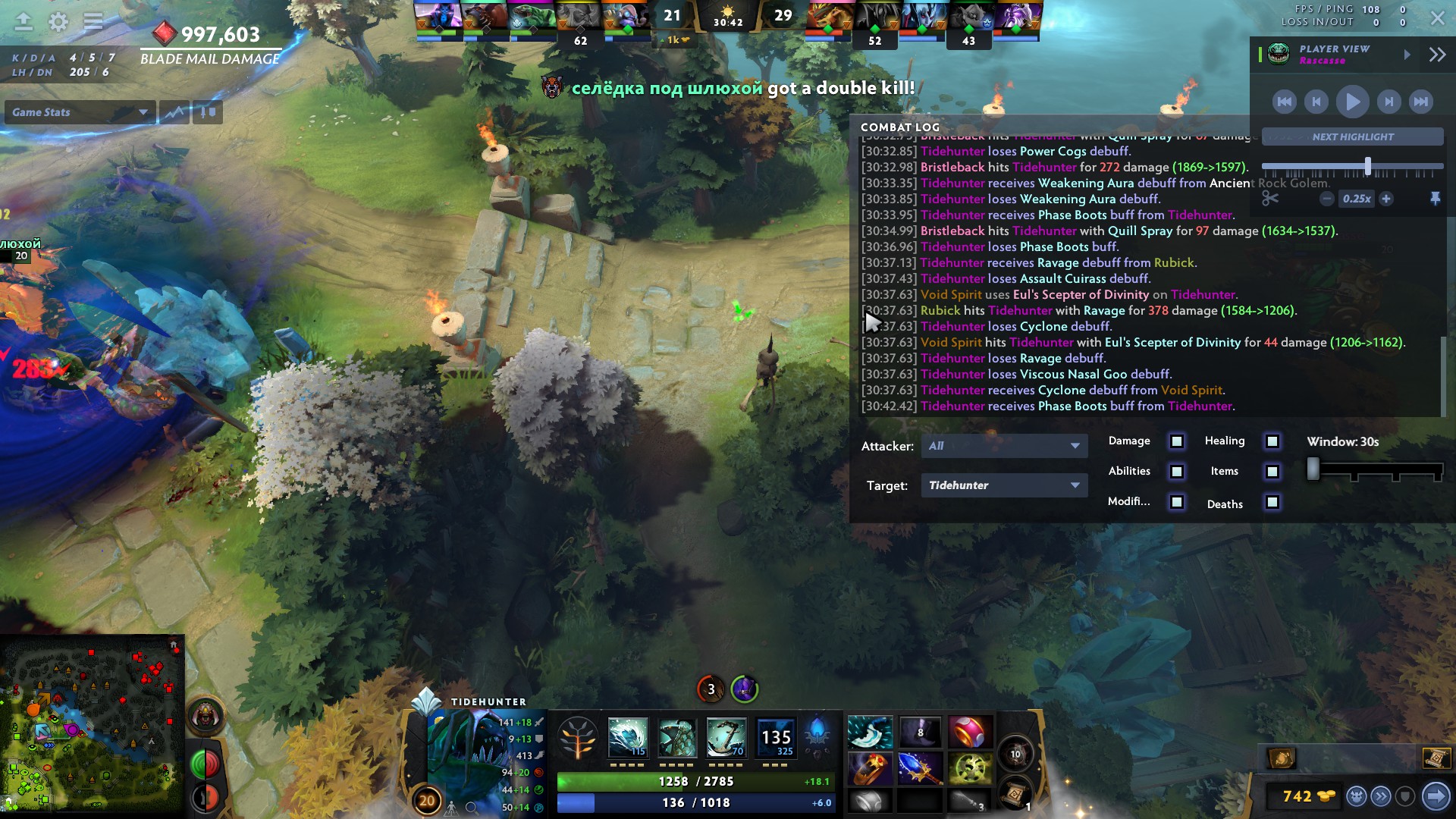Open the hamburger menu in the top left
The image size is (1456, 819).
tap(94, 22)
